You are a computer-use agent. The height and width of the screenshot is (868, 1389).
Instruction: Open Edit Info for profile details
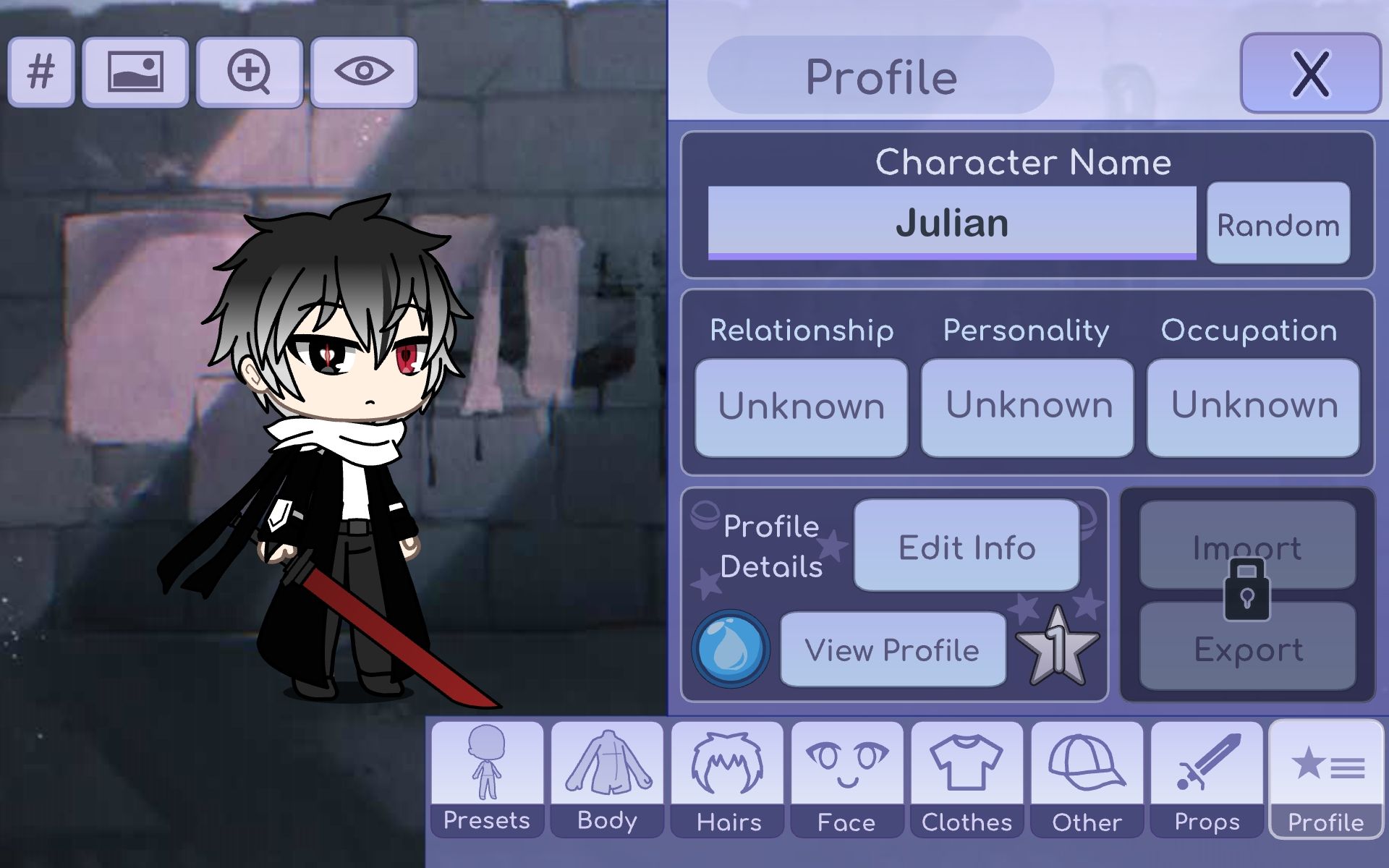pos(967,546)
